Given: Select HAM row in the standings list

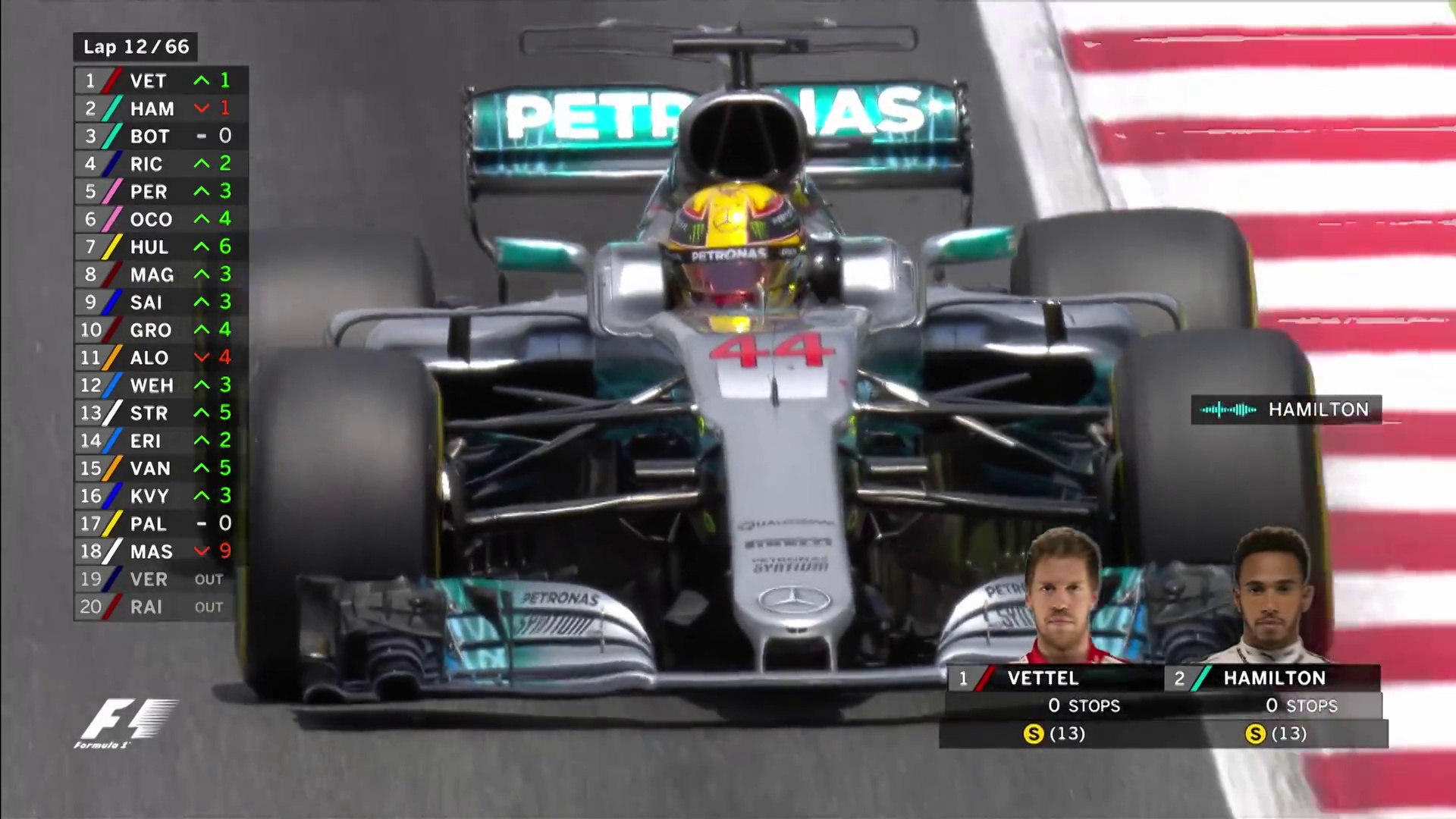Looking at the screenshot, I should [161, 108].
